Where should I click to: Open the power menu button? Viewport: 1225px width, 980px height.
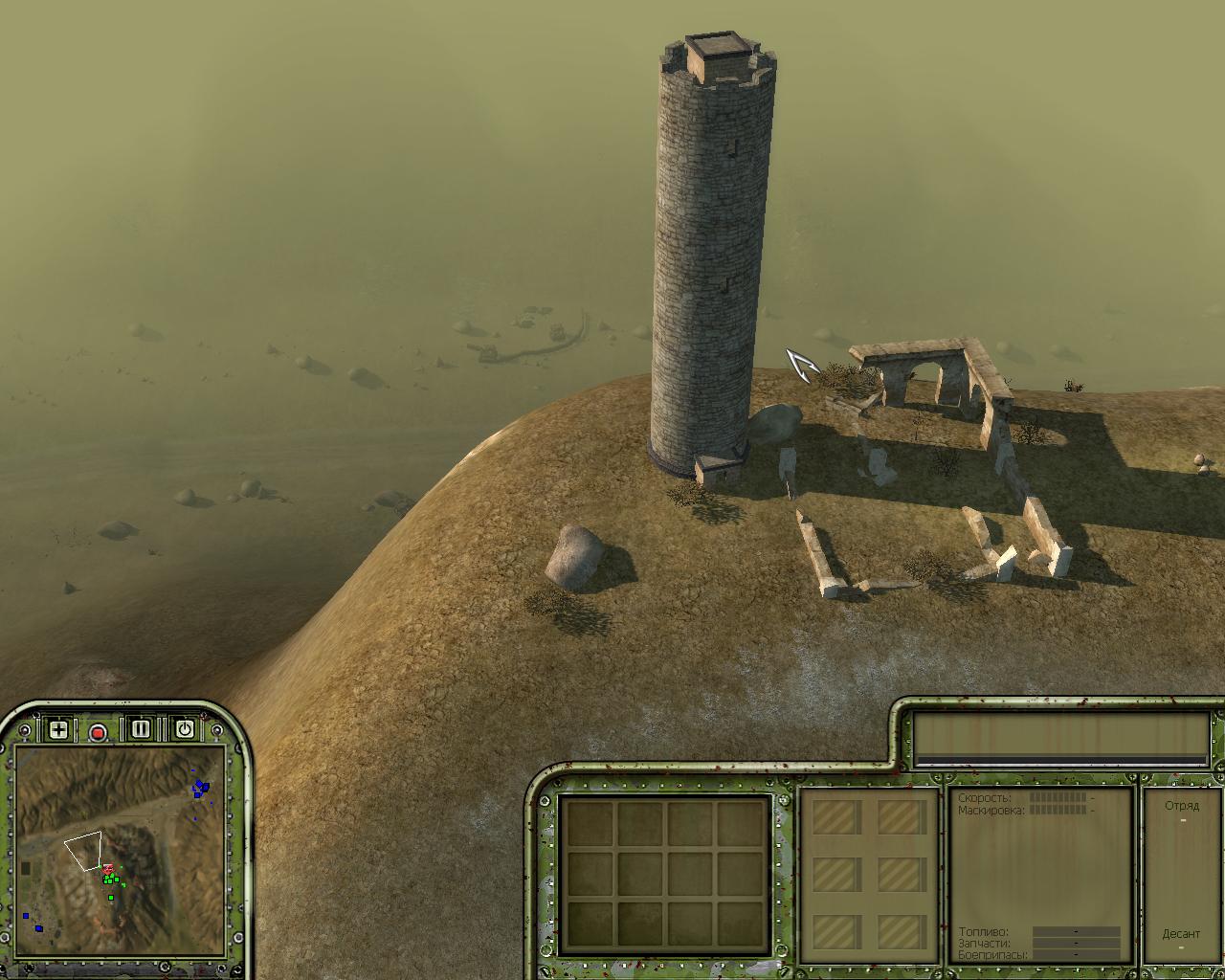(x=184, y=729)
